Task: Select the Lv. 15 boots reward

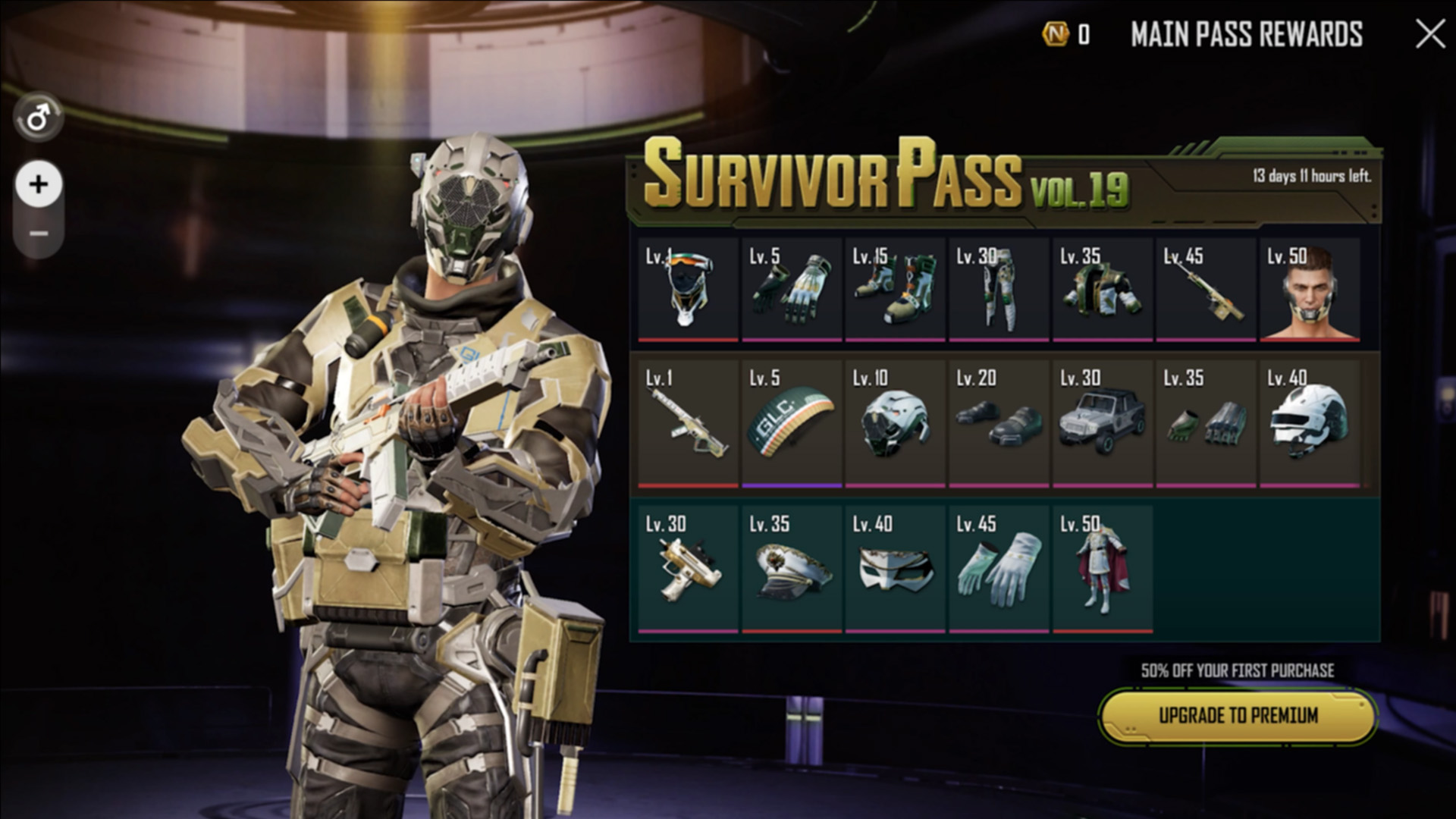Action: coord(895,290)
